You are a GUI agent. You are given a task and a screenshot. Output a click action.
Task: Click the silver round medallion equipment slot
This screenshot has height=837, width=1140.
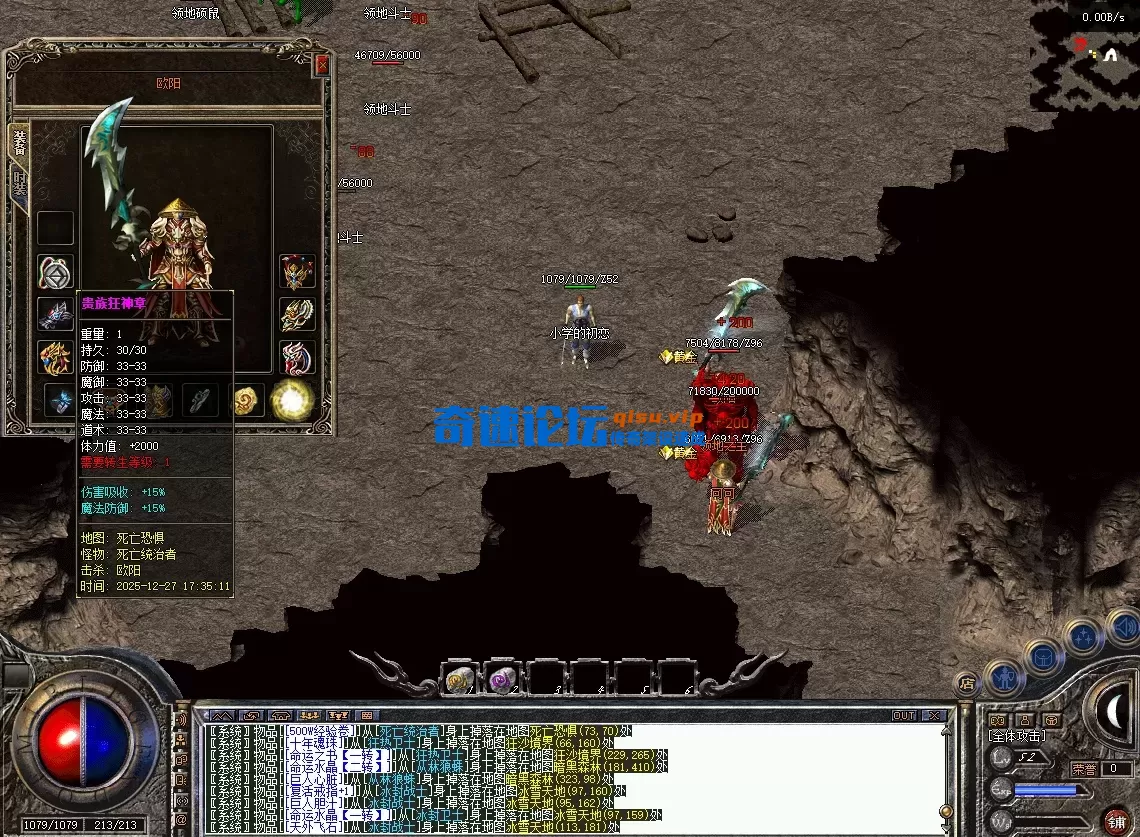(55, 272)
